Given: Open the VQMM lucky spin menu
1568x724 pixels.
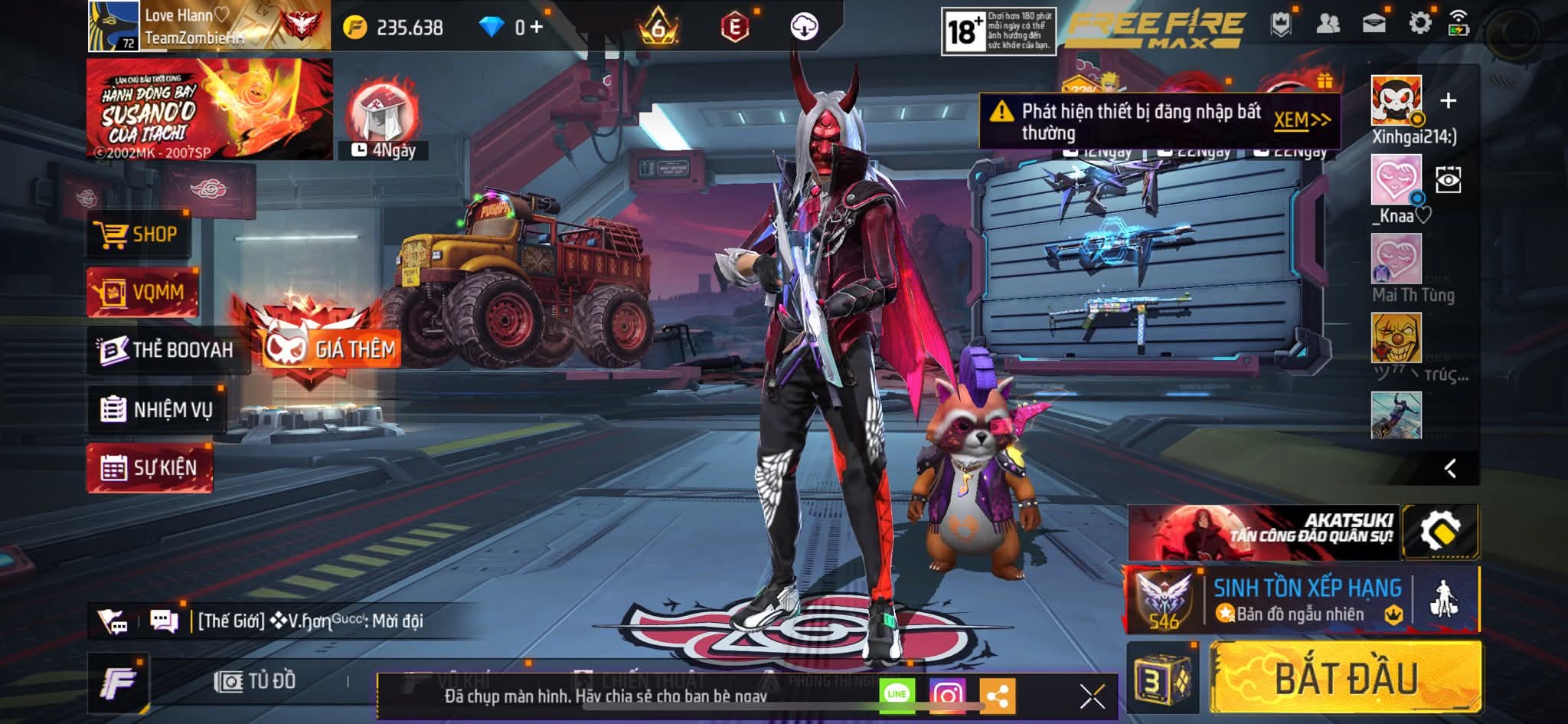Looking at the screenshot, I should coord(142,292).
